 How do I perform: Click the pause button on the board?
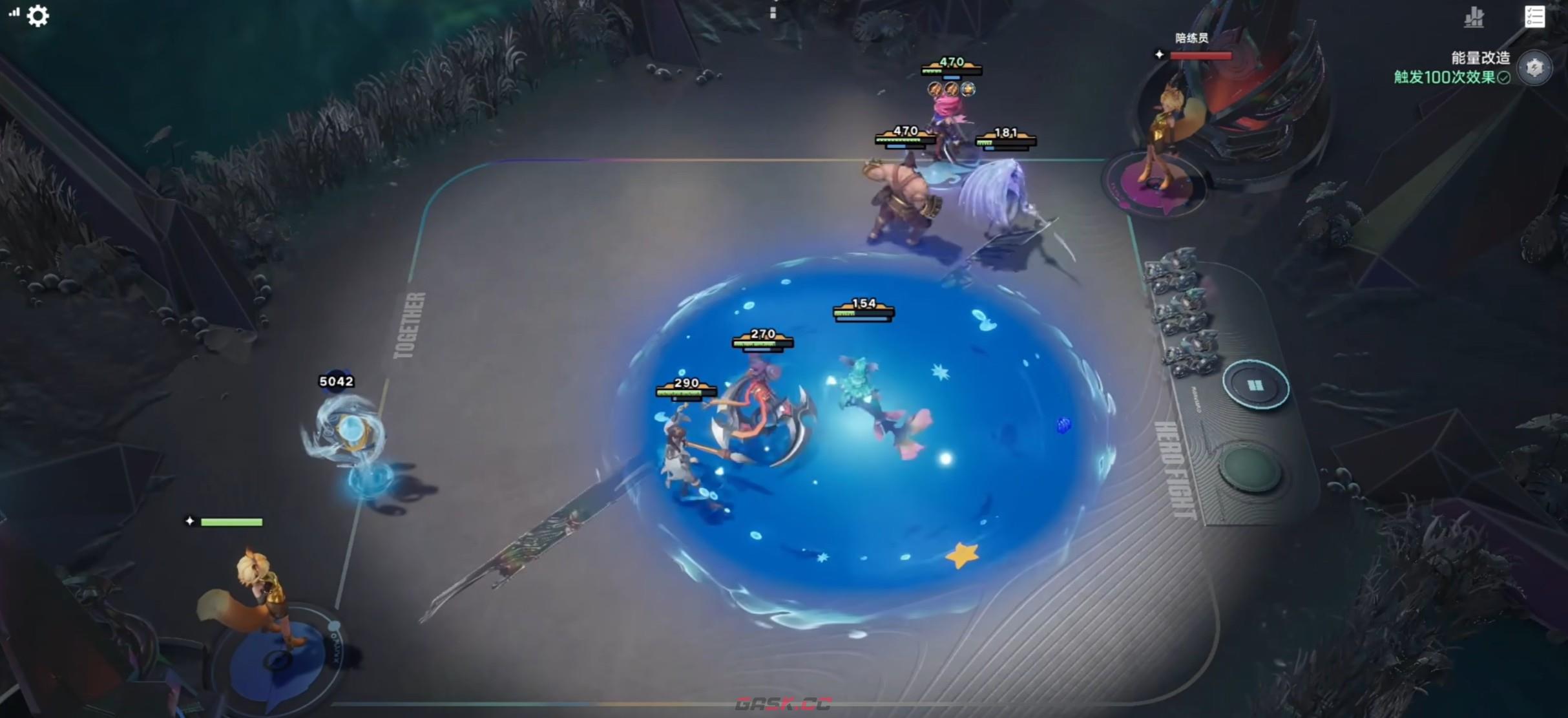1255,386
